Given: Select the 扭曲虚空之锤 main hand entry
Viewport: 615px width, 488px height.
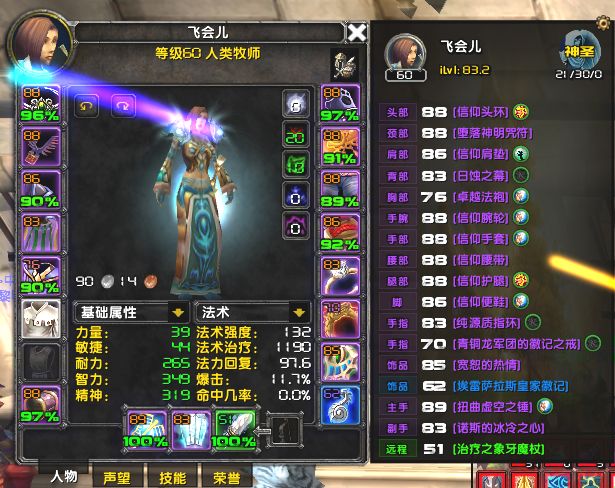Looking at the screenshot, I should tap(479, 406).
